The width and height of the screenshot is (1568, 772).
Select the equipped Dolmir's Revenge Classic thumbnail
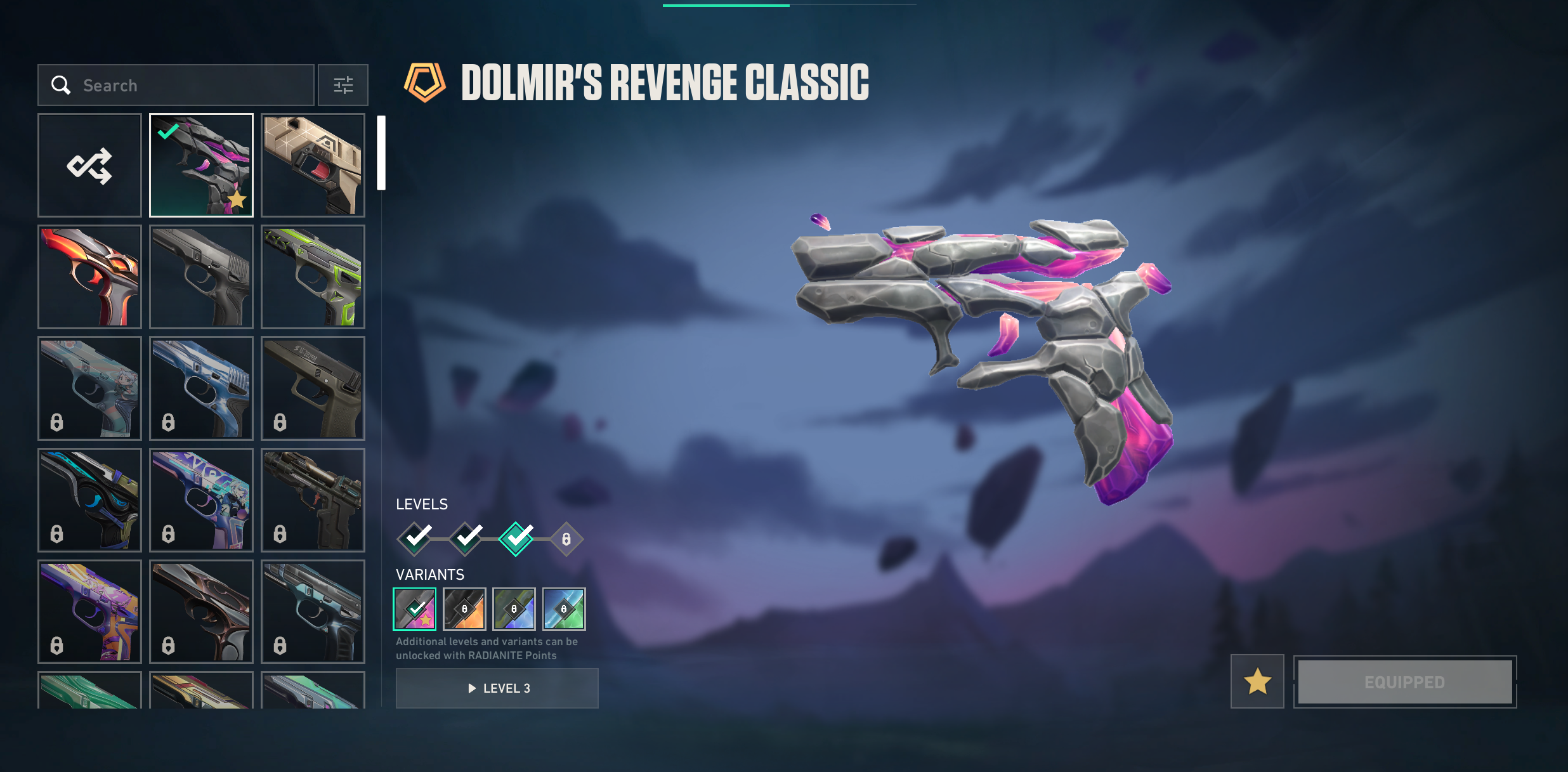[201, 166]
